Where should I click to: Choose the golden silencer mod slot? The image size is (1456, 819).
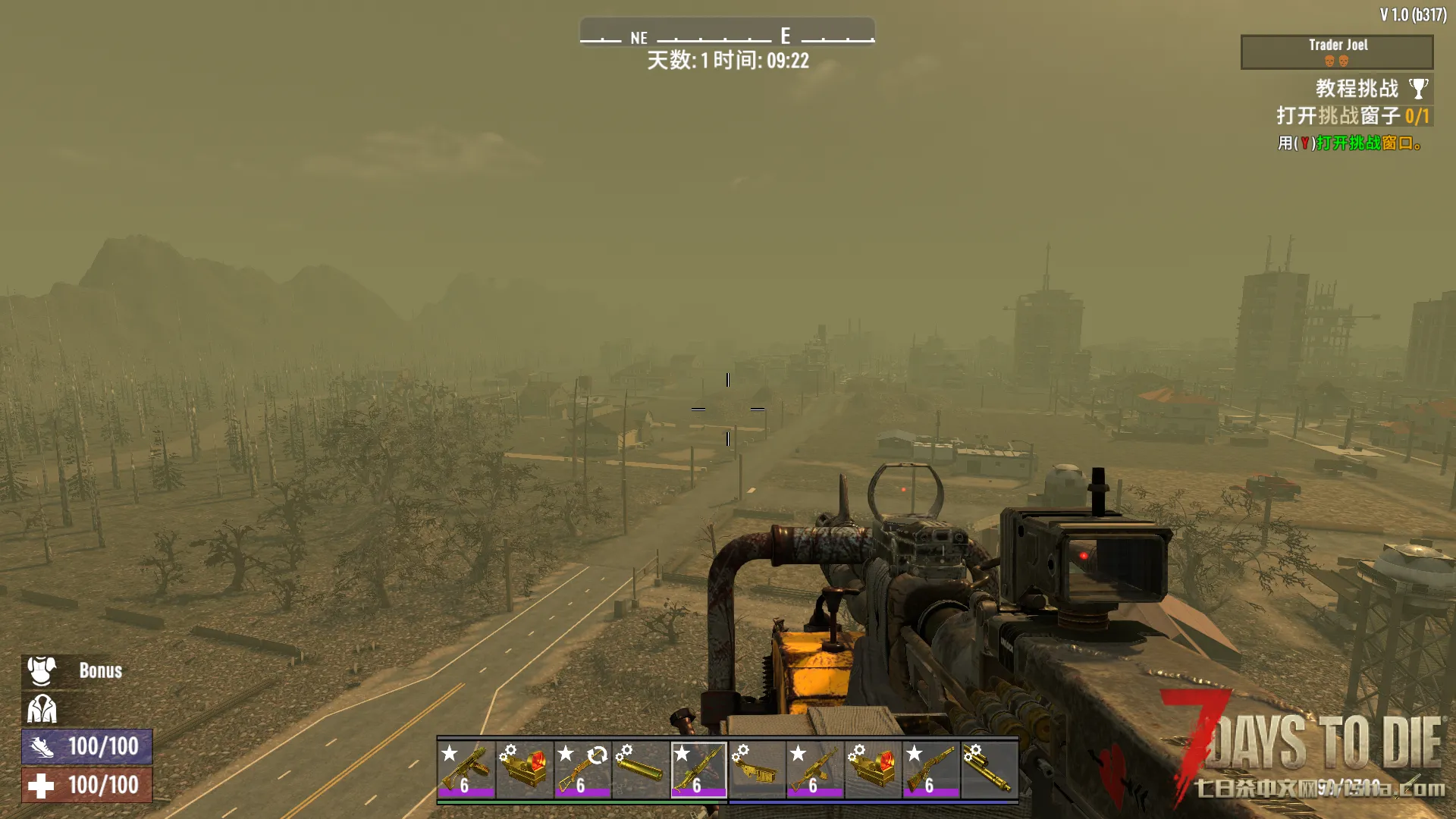pos(641,769)
